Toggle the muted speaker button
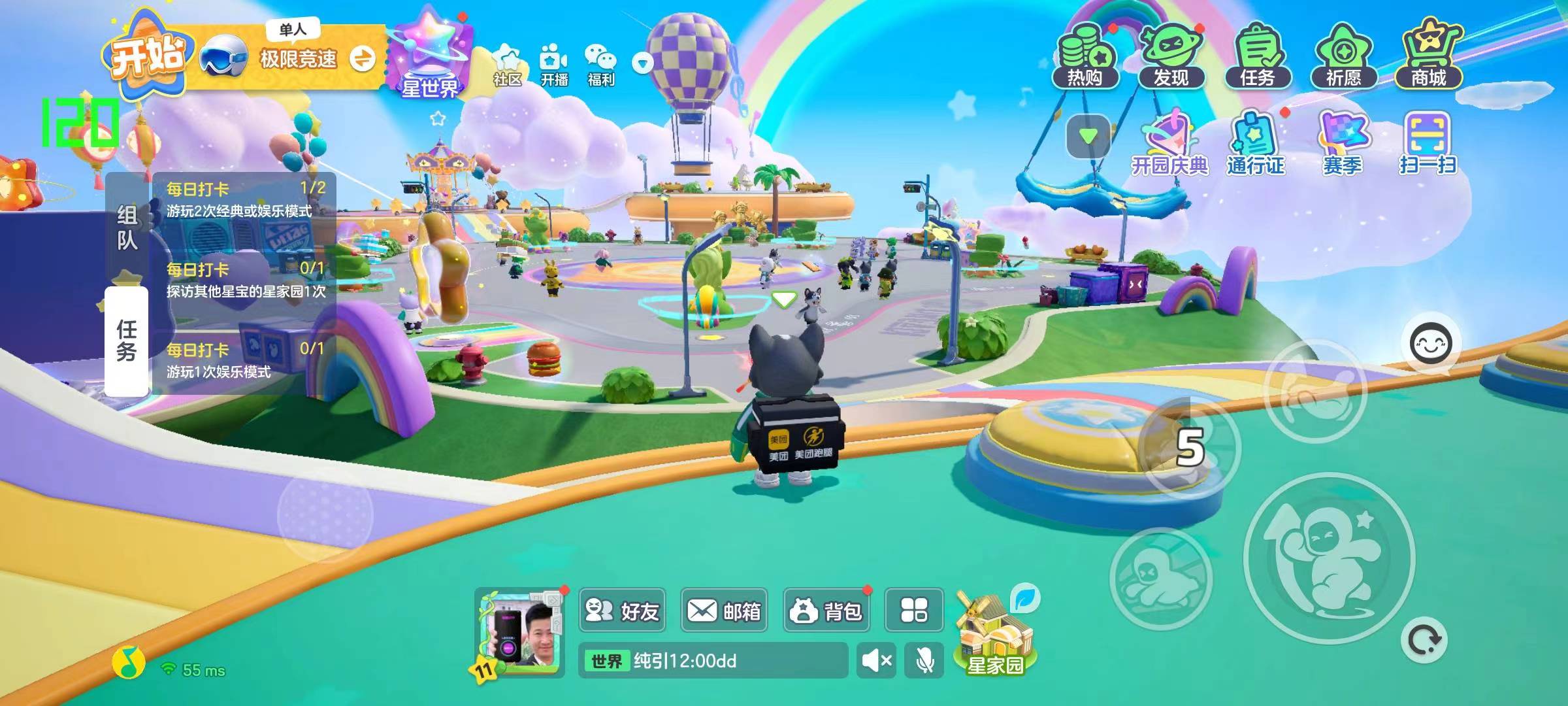The image size is (1568, 706). (x=876, y=660)
